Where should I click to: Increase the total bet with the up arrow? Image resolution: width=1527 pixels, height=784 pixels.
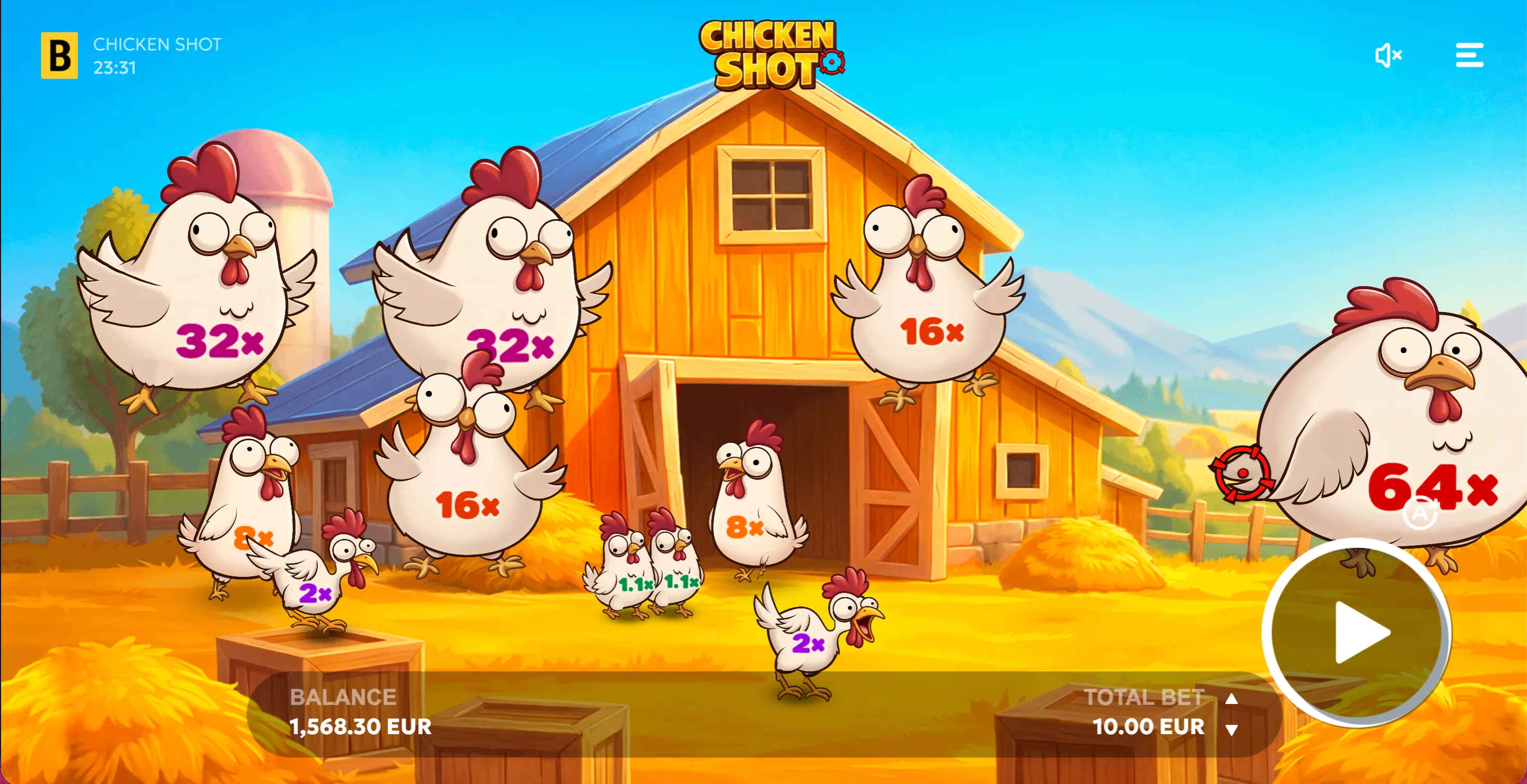tap(1232, 699)
